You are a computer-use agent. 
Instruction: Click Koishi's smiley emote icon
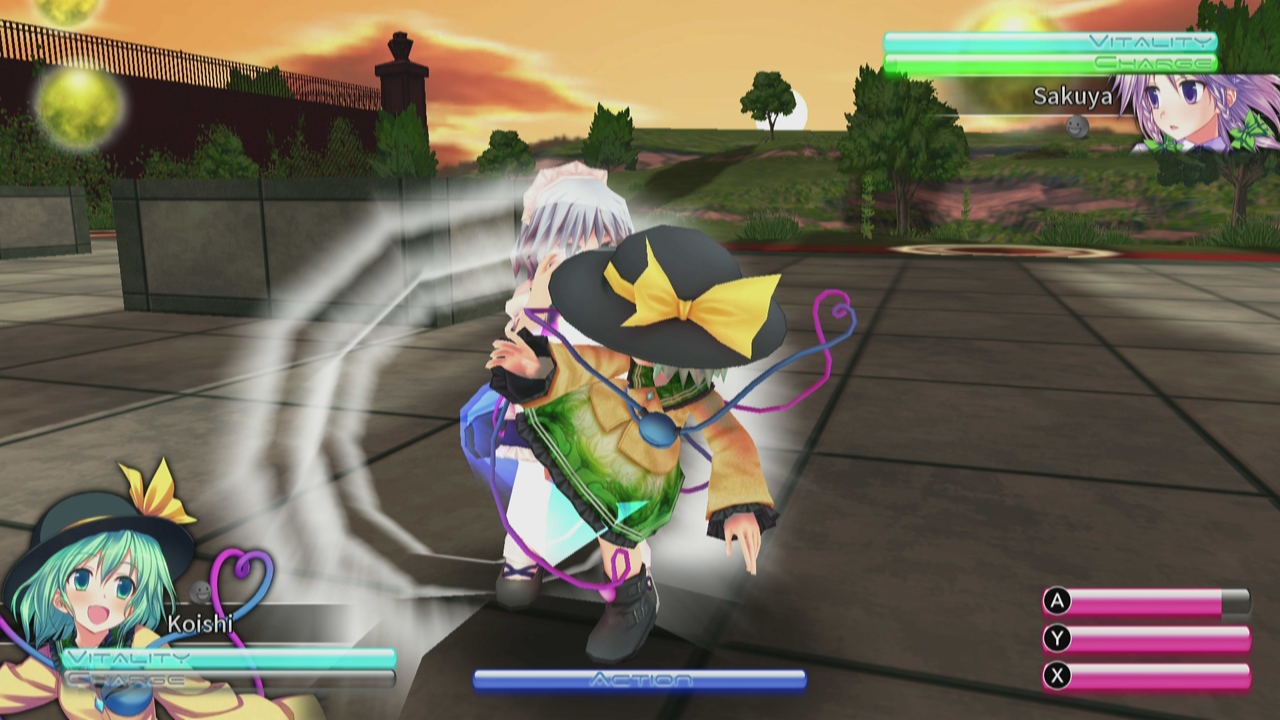[x=200, y=592]
